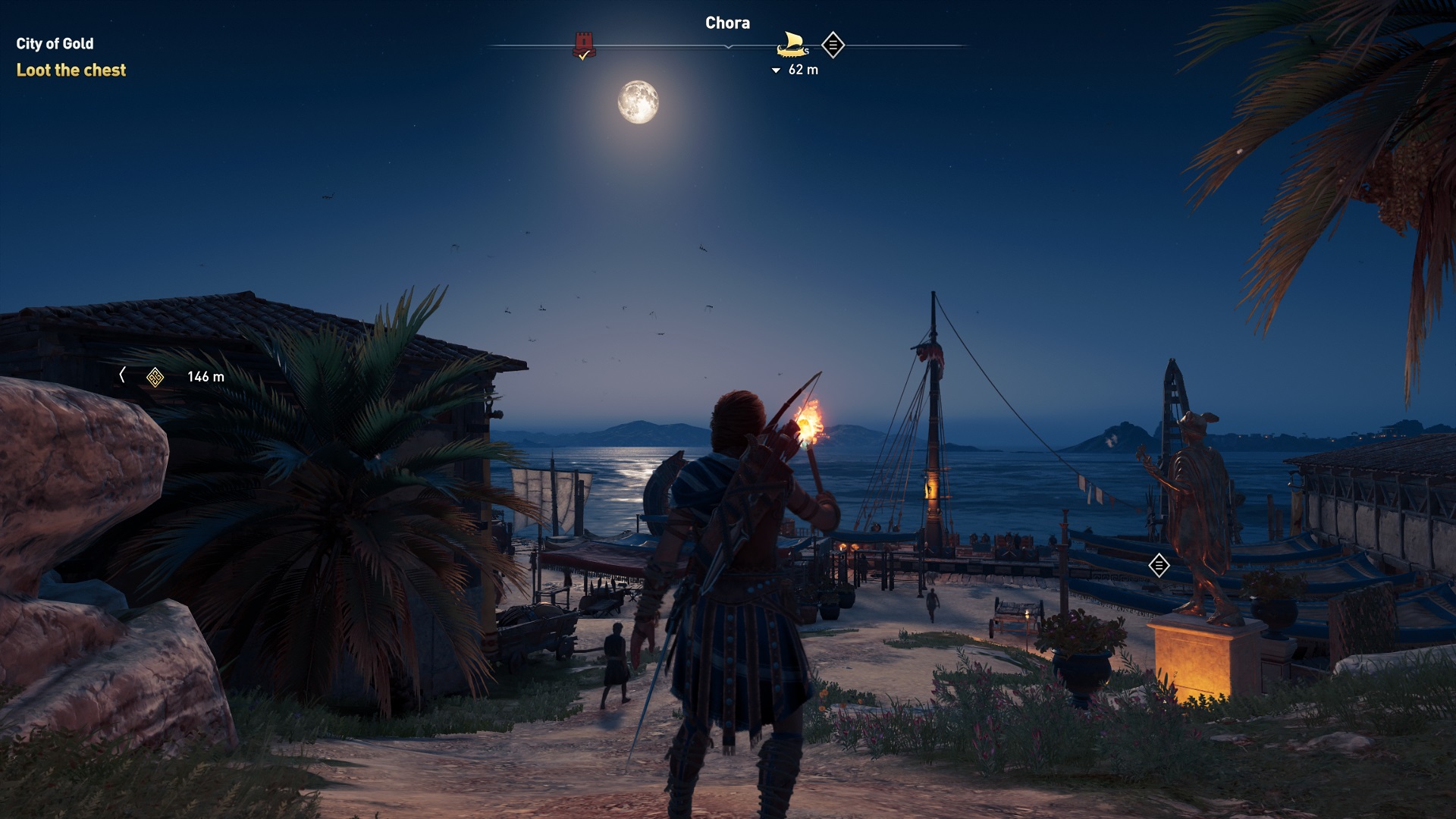Select the City of Gold quest tracker

tap(55, 44)
